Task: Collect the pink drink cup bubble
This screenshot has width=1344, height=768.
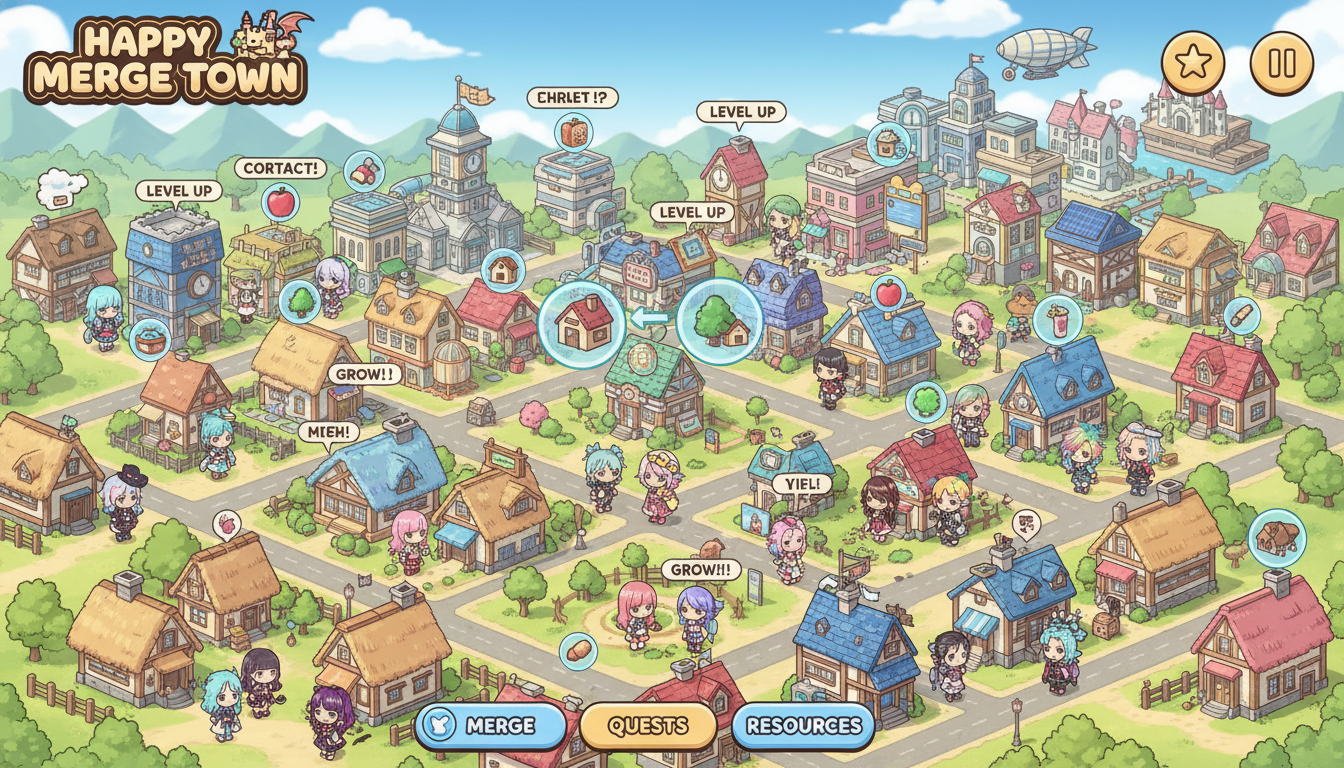Action: click(1057, 320)
